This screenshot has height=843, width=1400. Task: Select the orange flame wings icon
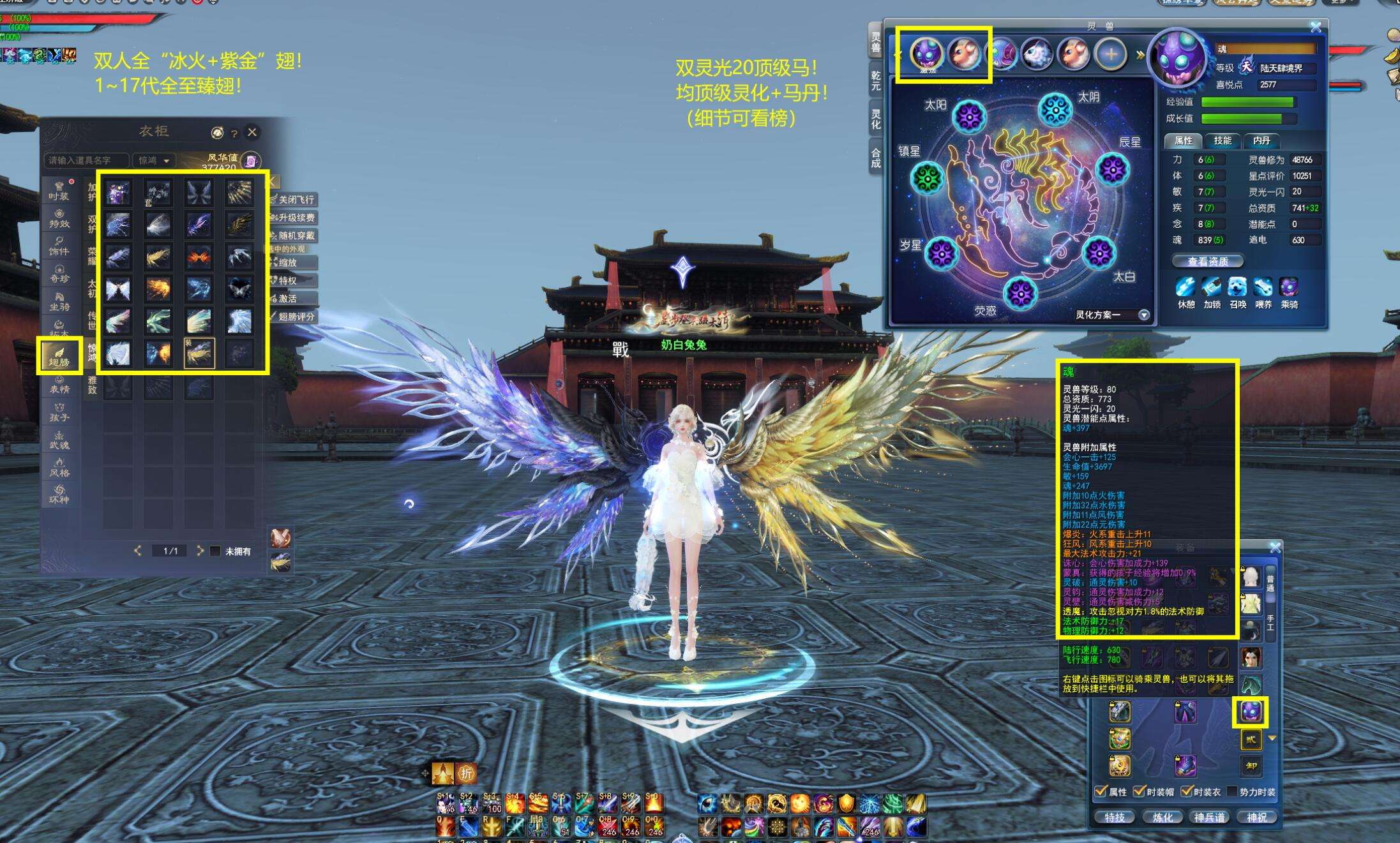(x=199, y=257)
